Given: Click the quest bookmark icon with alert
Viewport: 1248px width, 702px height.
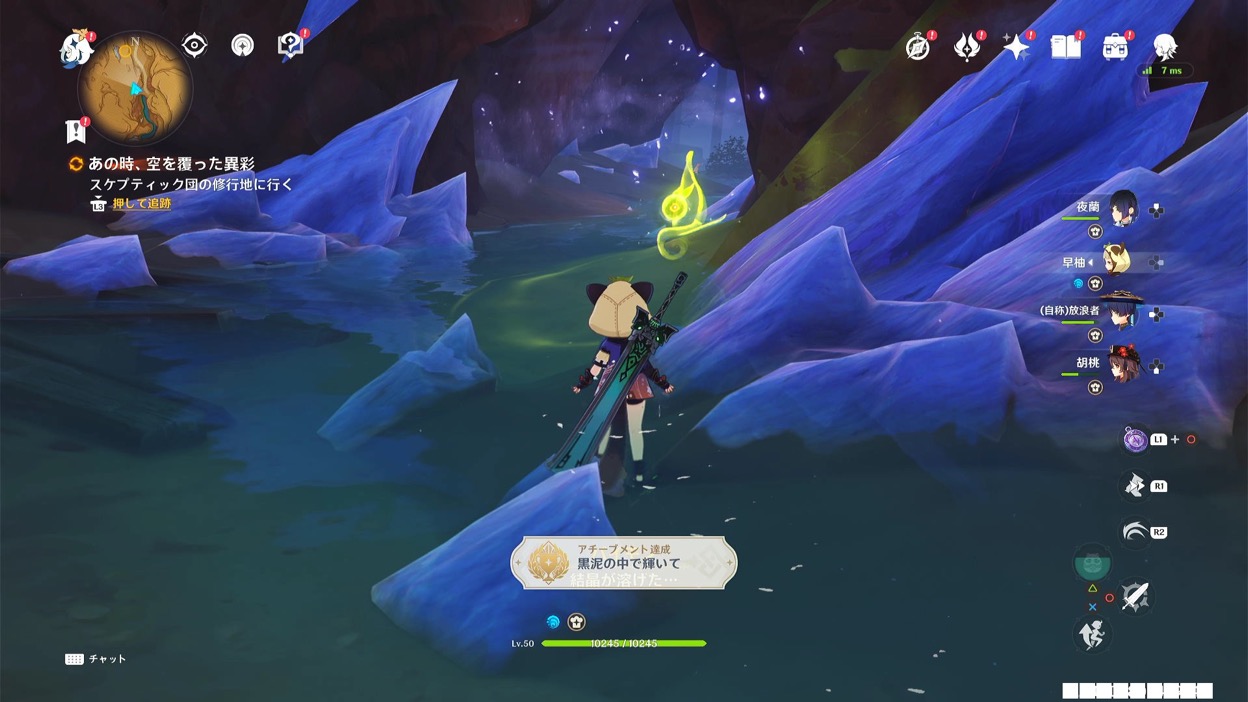Looking at the screenshot, I should [x=76, y=130].
